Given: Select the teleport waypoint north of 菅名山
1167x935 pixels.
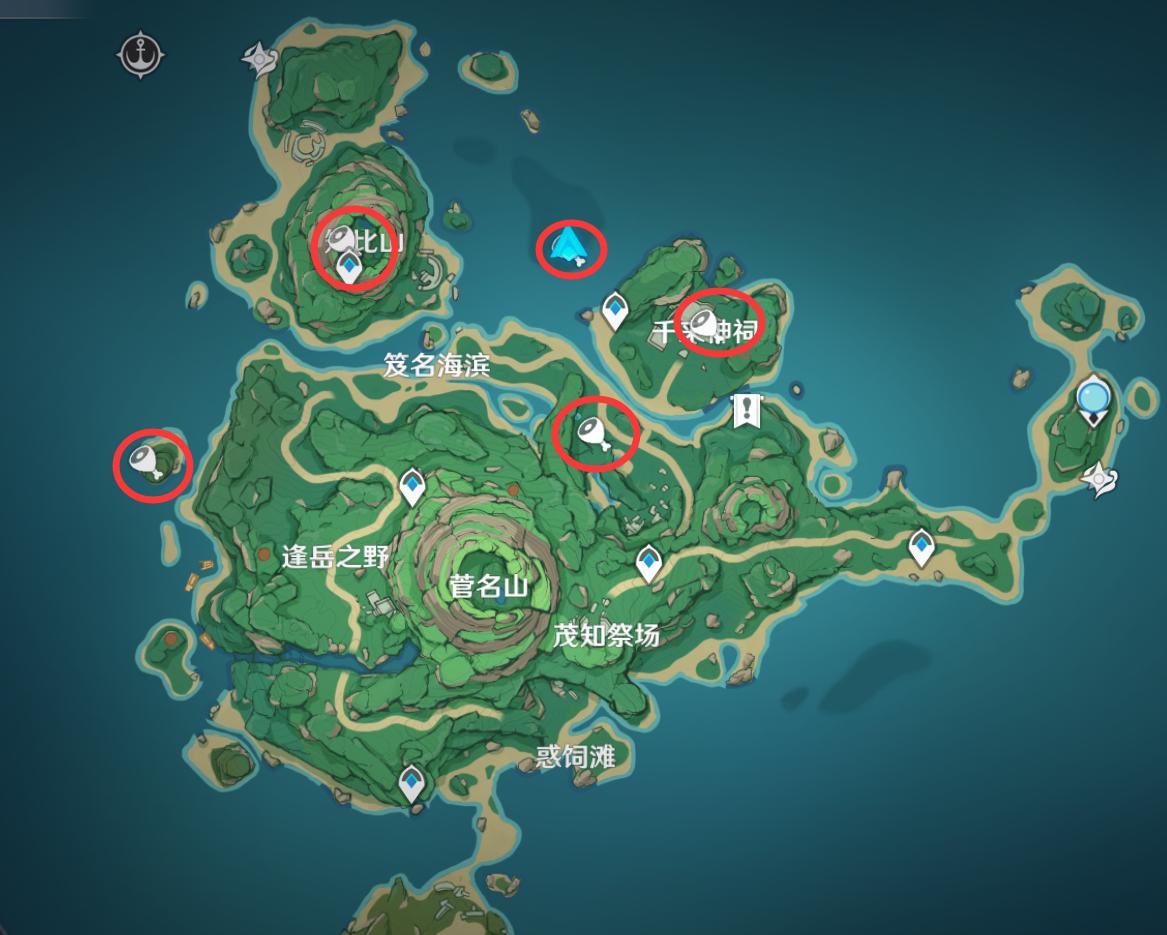Looking at the screenshot, I should click(412, 486).
